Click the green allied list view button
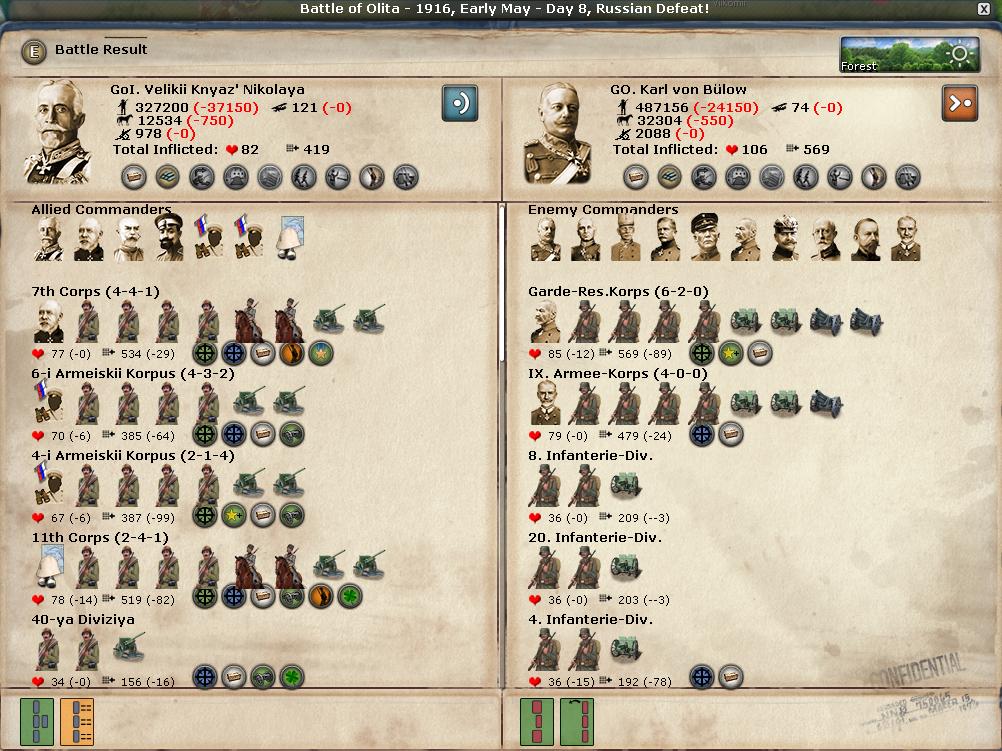Screen dimensions: 1002x751 point(37,722)
